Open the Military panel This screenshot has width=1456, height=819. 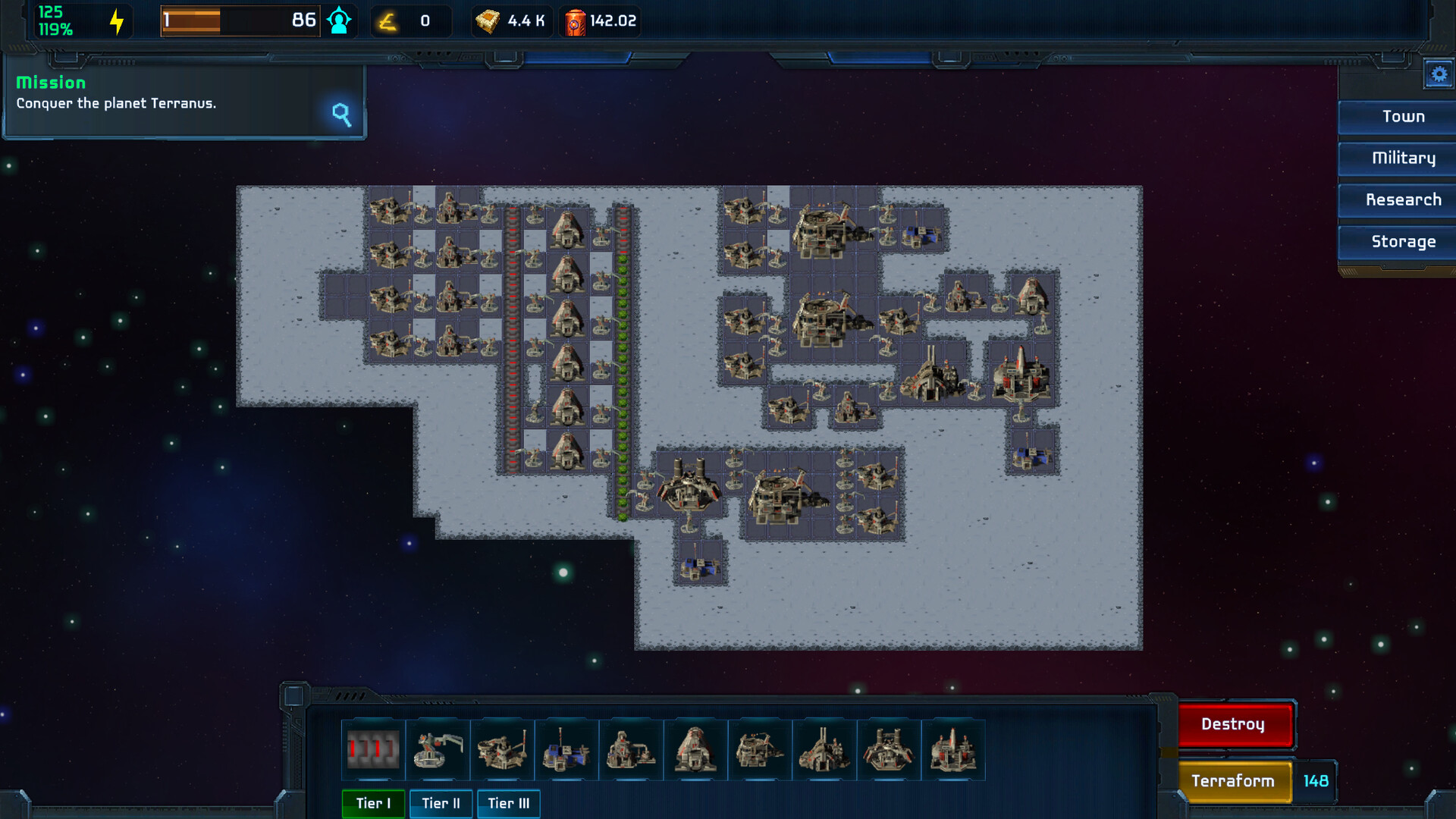point(1404,158)
